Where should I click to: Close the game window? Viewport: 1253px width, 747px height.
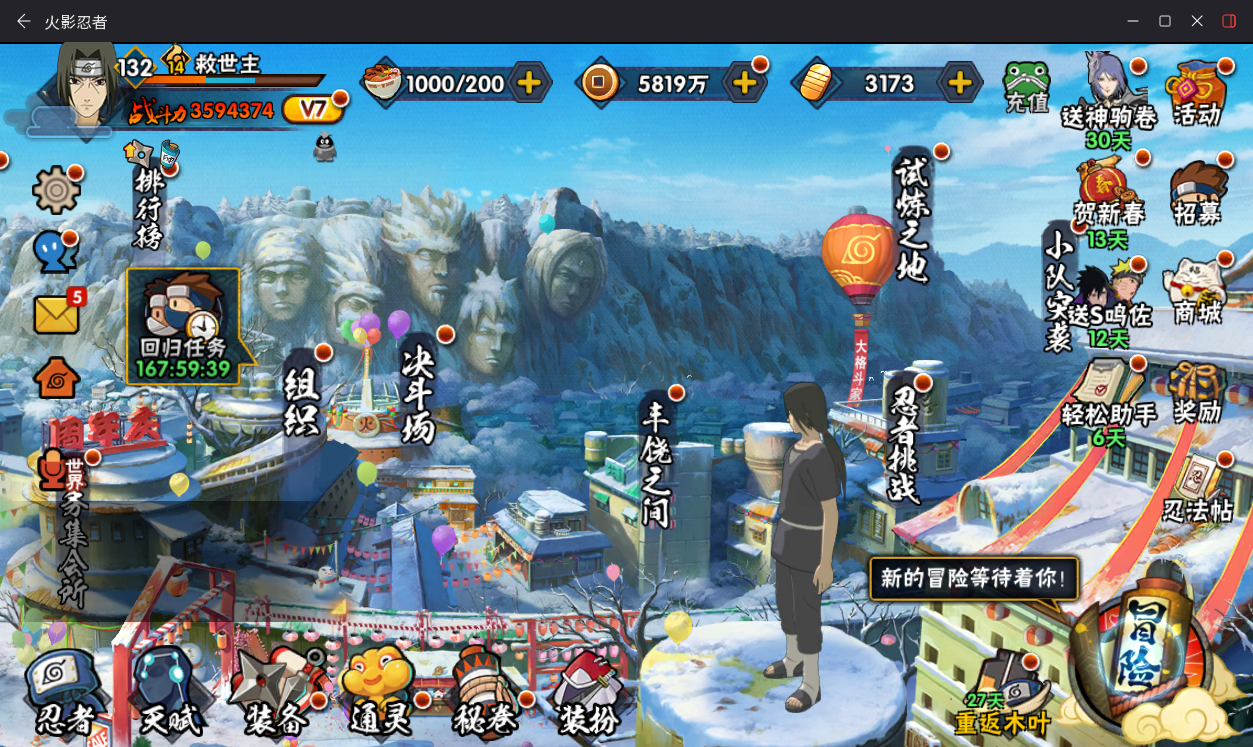pos(1197,21)
